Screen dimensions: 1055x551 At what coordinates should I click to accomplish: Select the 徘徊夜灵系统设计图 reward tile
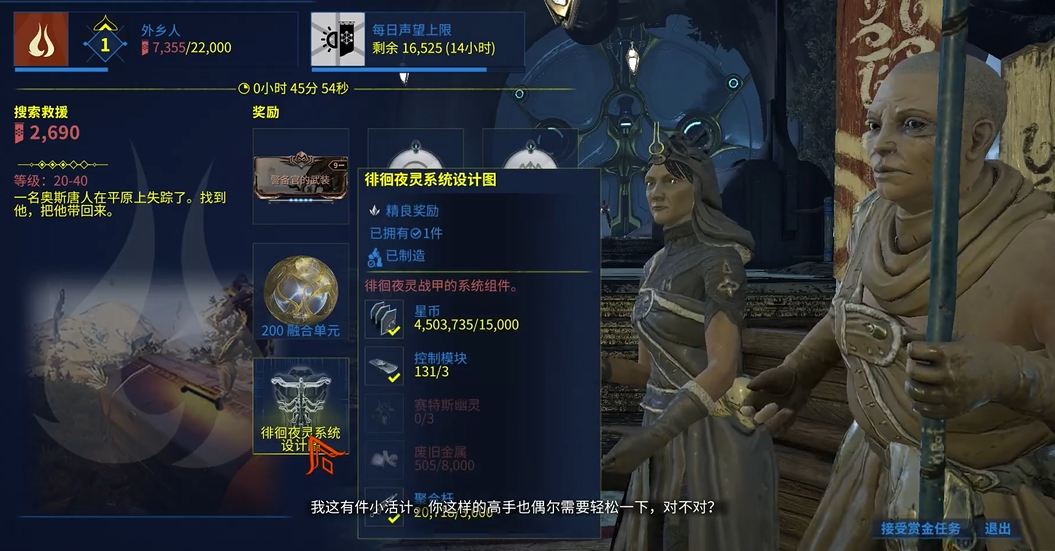click(x=300, y=405)
